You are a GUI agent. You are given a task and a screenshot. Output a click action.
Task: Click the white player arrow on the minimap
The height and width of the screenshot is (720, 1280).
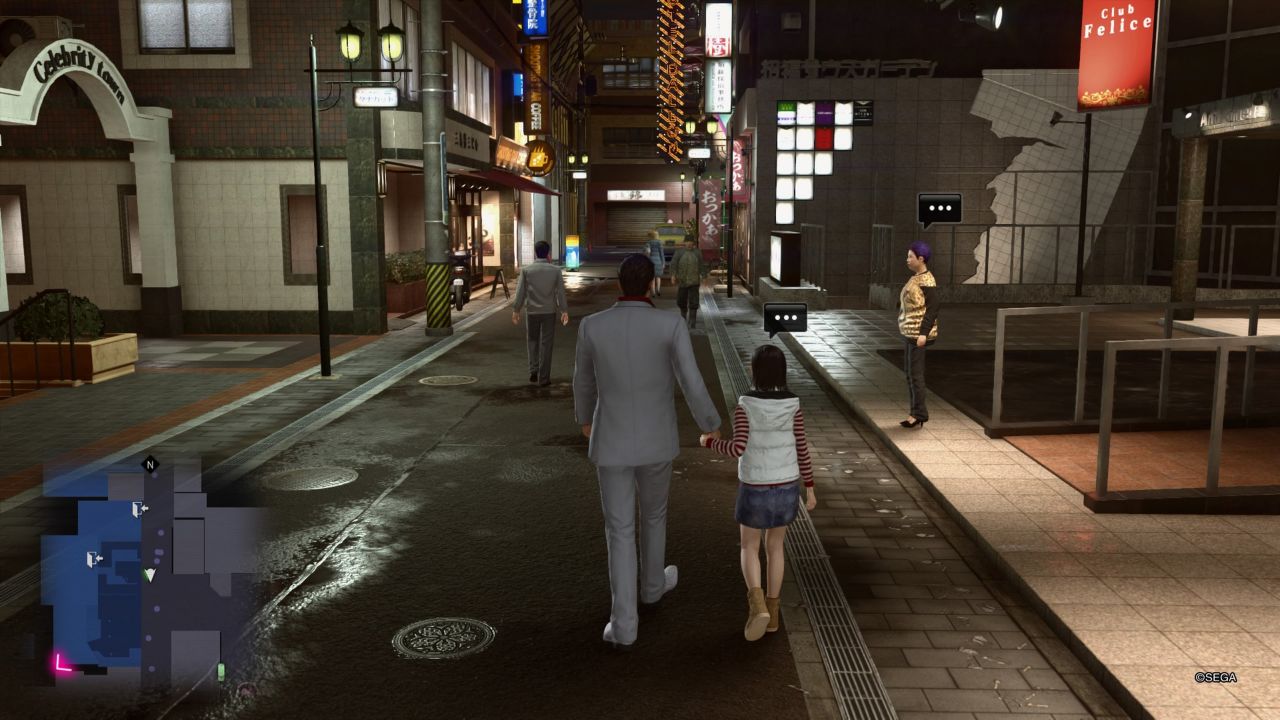(x=149, y=575)
